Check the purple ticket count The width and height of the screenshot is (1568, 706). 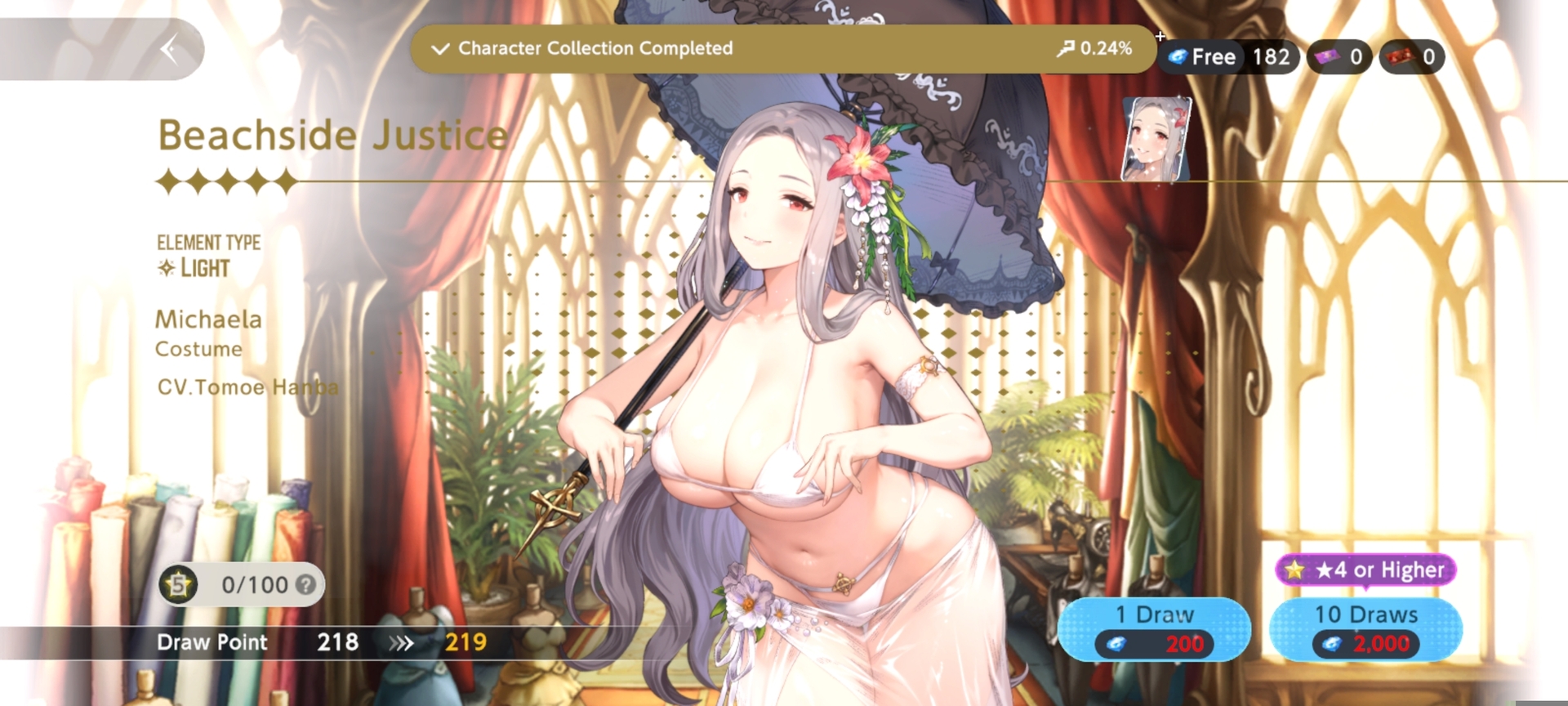(x=1339, y=57)
